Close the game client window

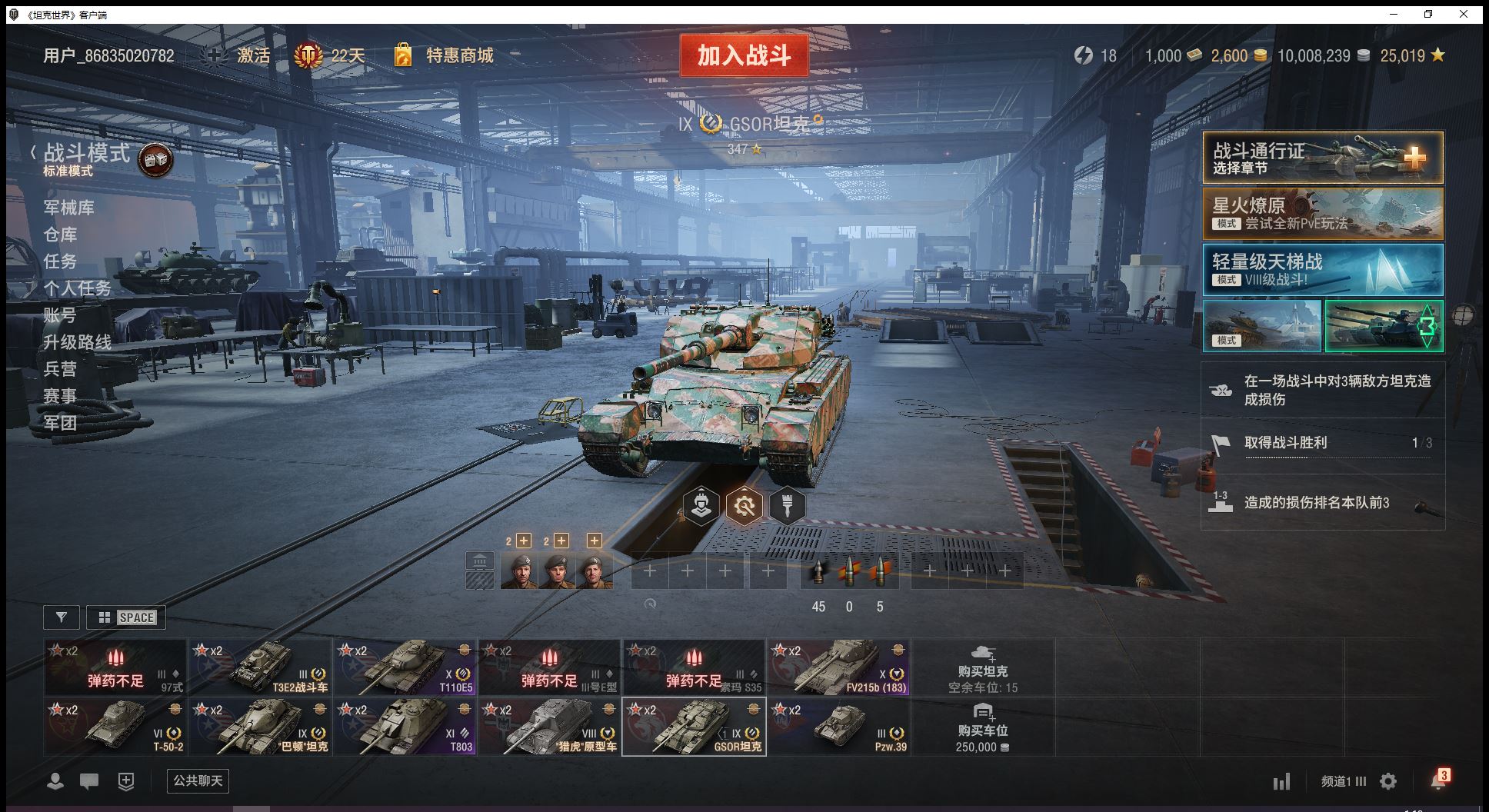click(1463, 14)
